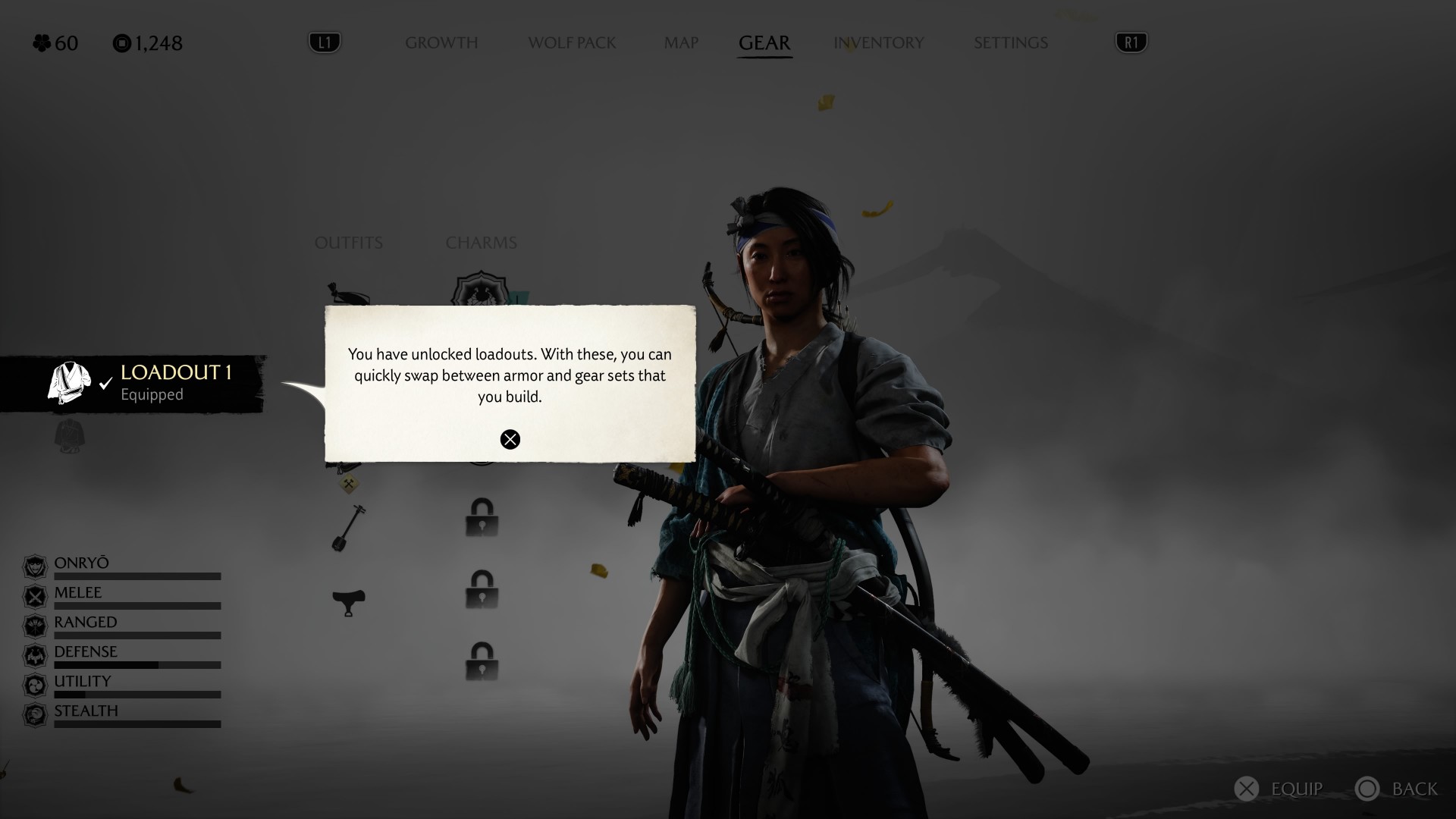This screenshot has height=819, width=1456.
Task: Choose the greyed-out second loadout icon
Action: [70, 436]
